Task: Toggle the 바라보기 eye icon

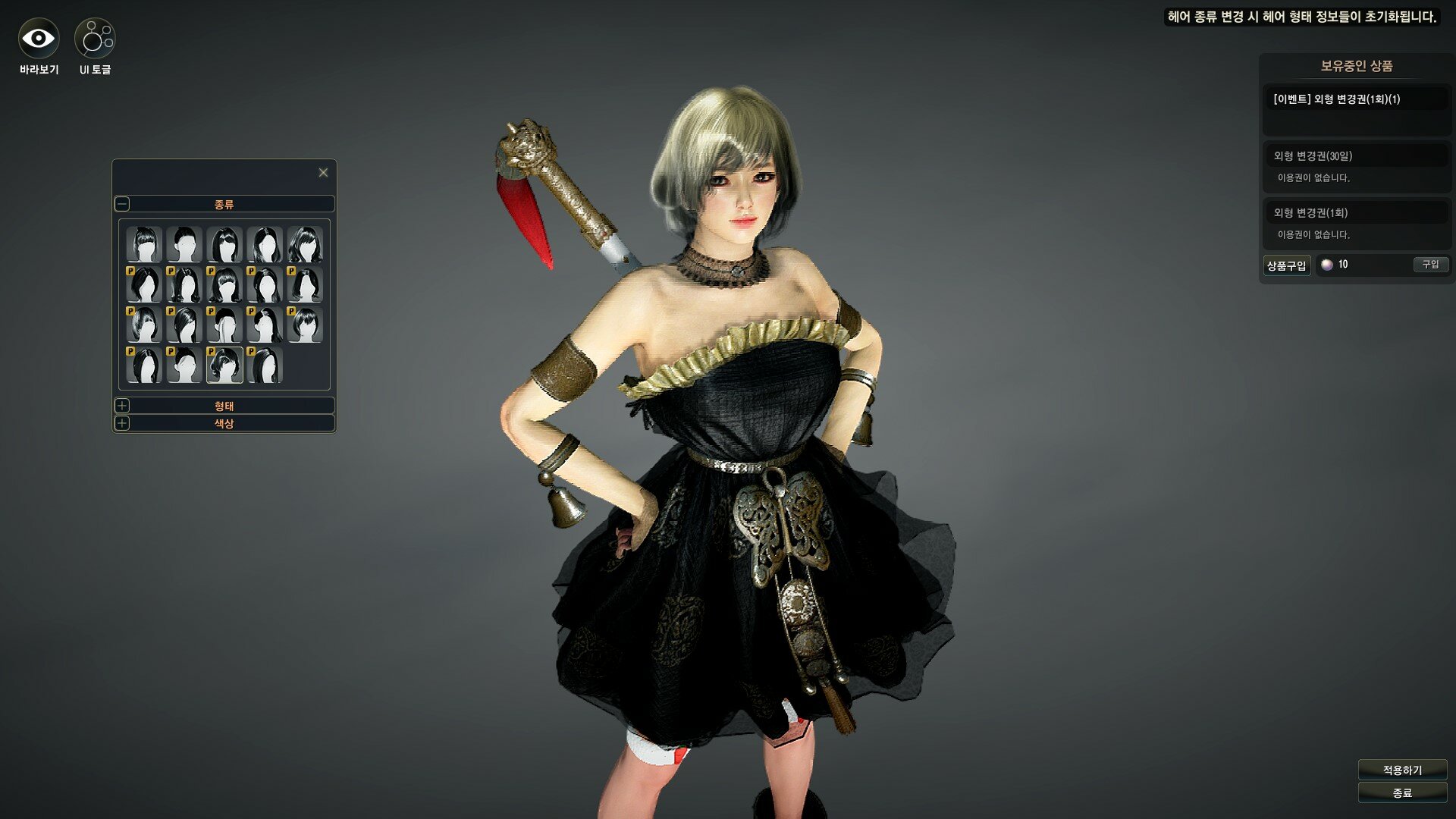Action: pos(38,38)
